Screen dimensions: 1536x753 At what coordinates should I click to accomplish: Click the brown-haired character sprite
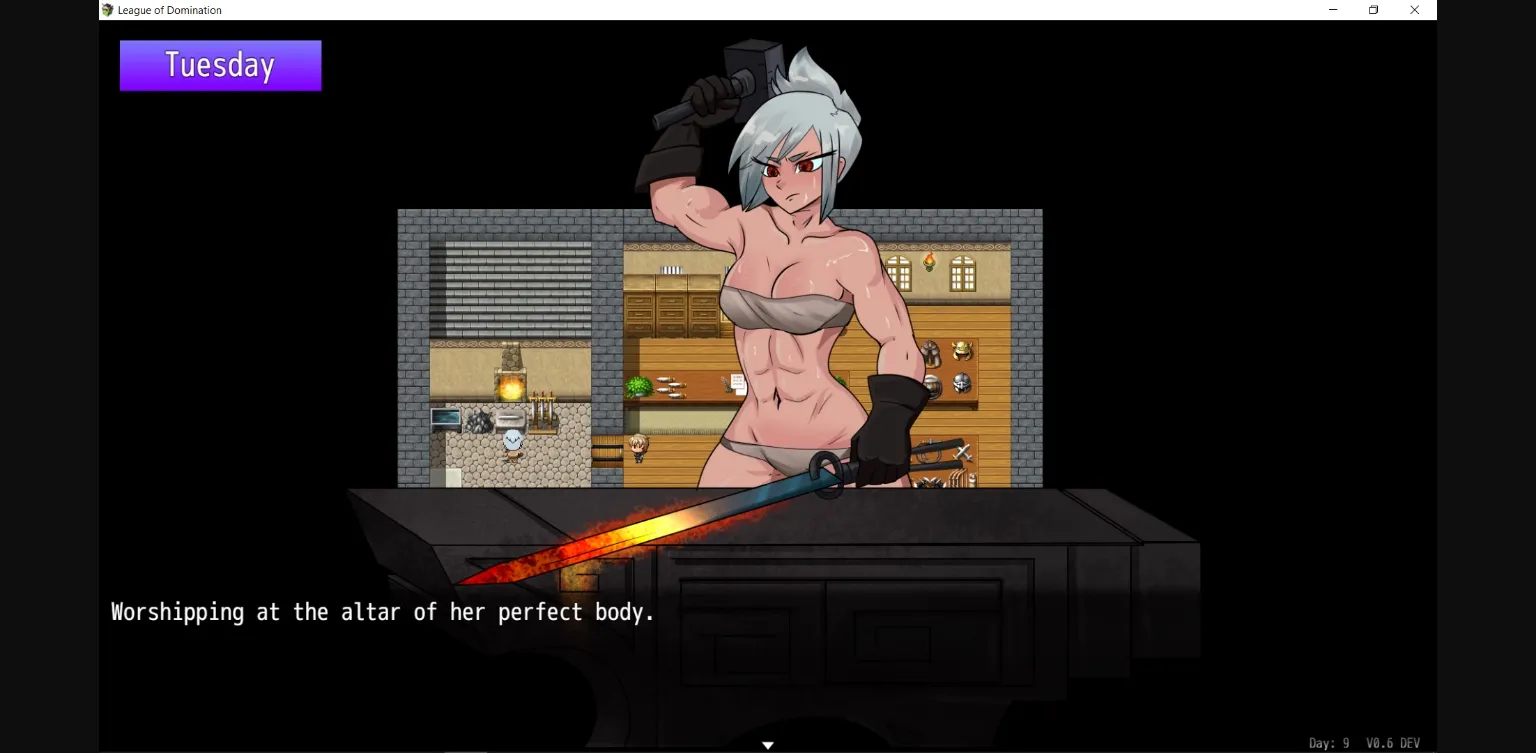pos(637,447)
